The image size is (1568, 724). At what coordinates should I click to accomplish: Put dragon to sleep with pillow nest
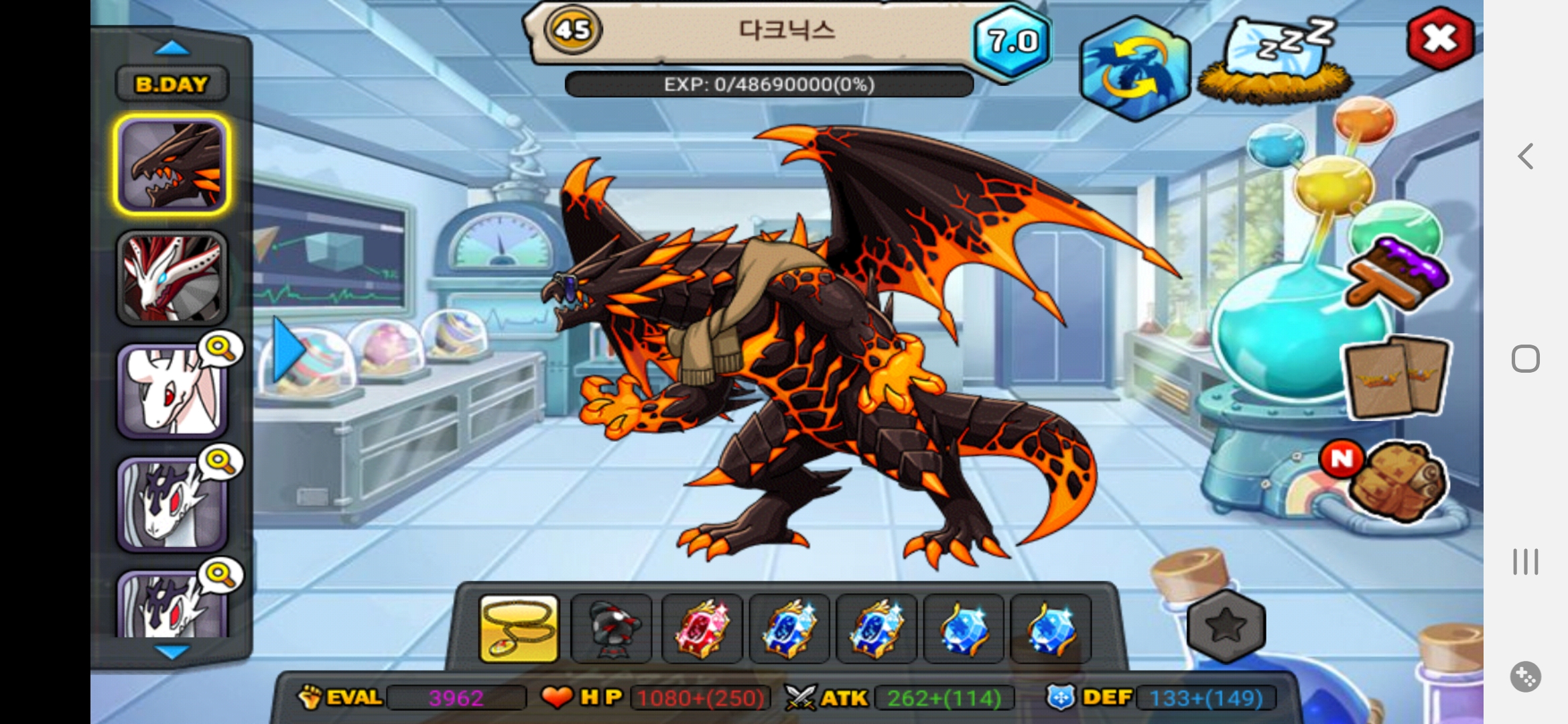click(1275, 62)
